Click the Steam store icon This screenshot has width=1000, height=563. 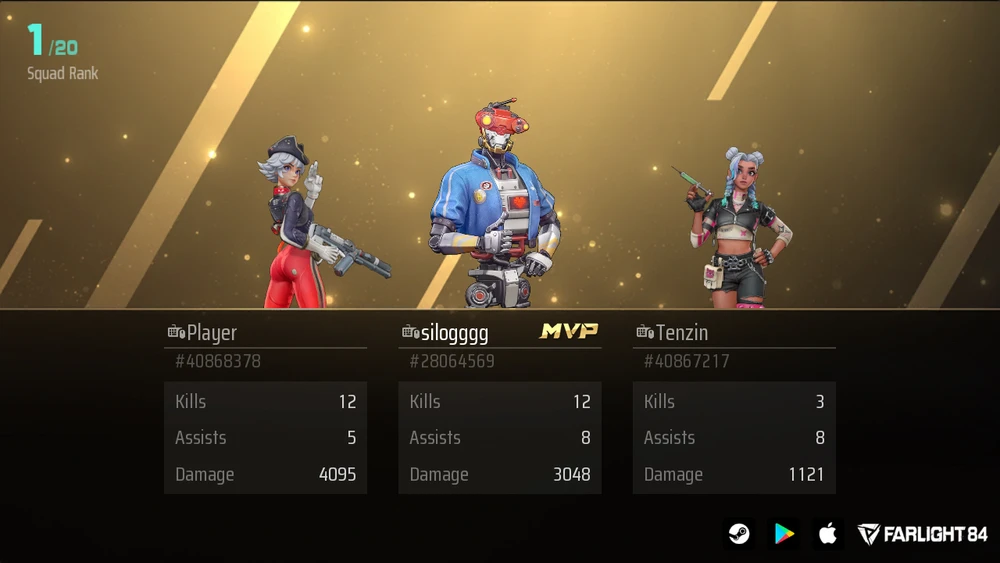point(739,534)
